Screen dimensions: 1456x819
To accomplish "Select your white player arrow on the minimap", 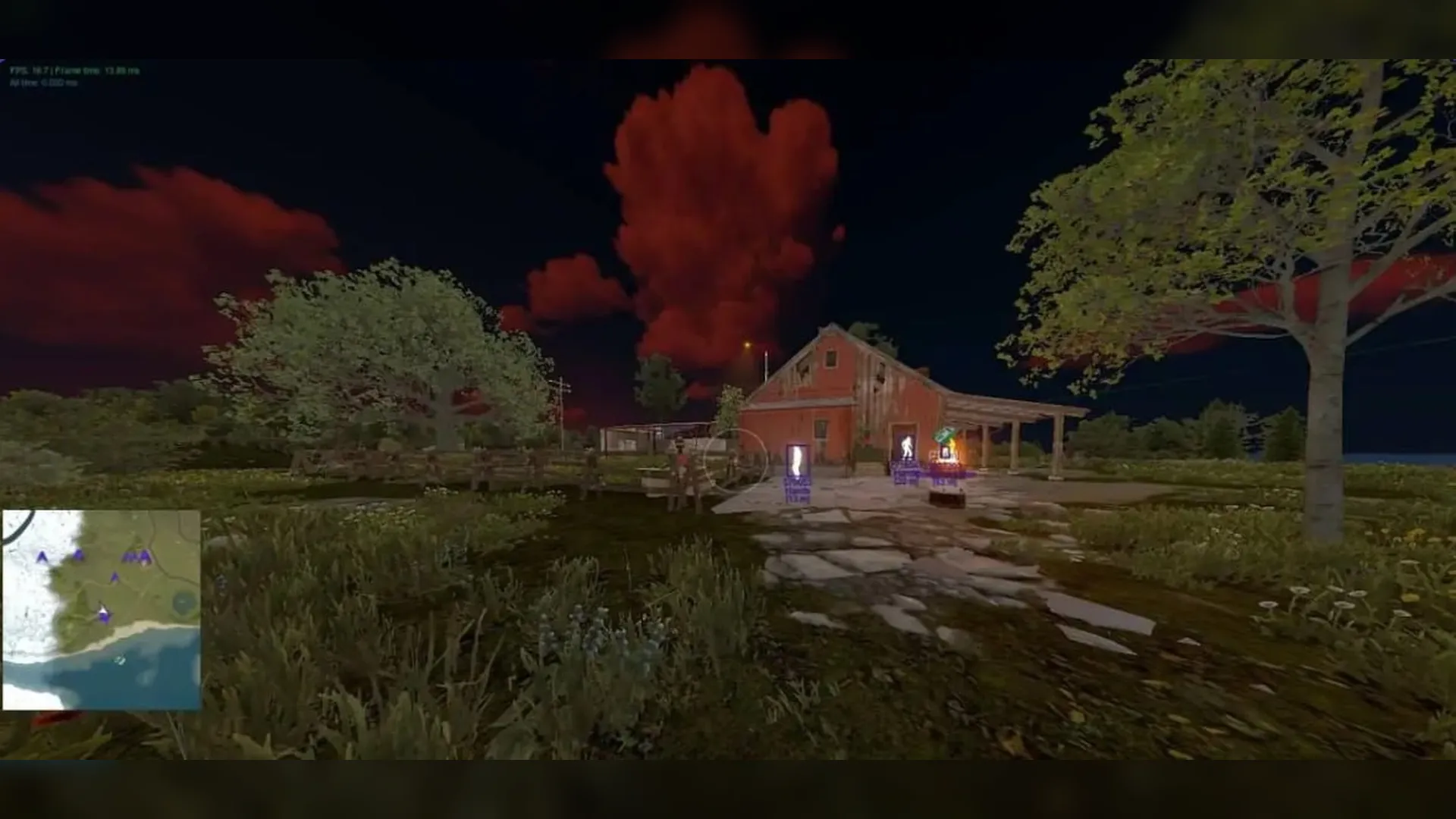I will (103, 610).
